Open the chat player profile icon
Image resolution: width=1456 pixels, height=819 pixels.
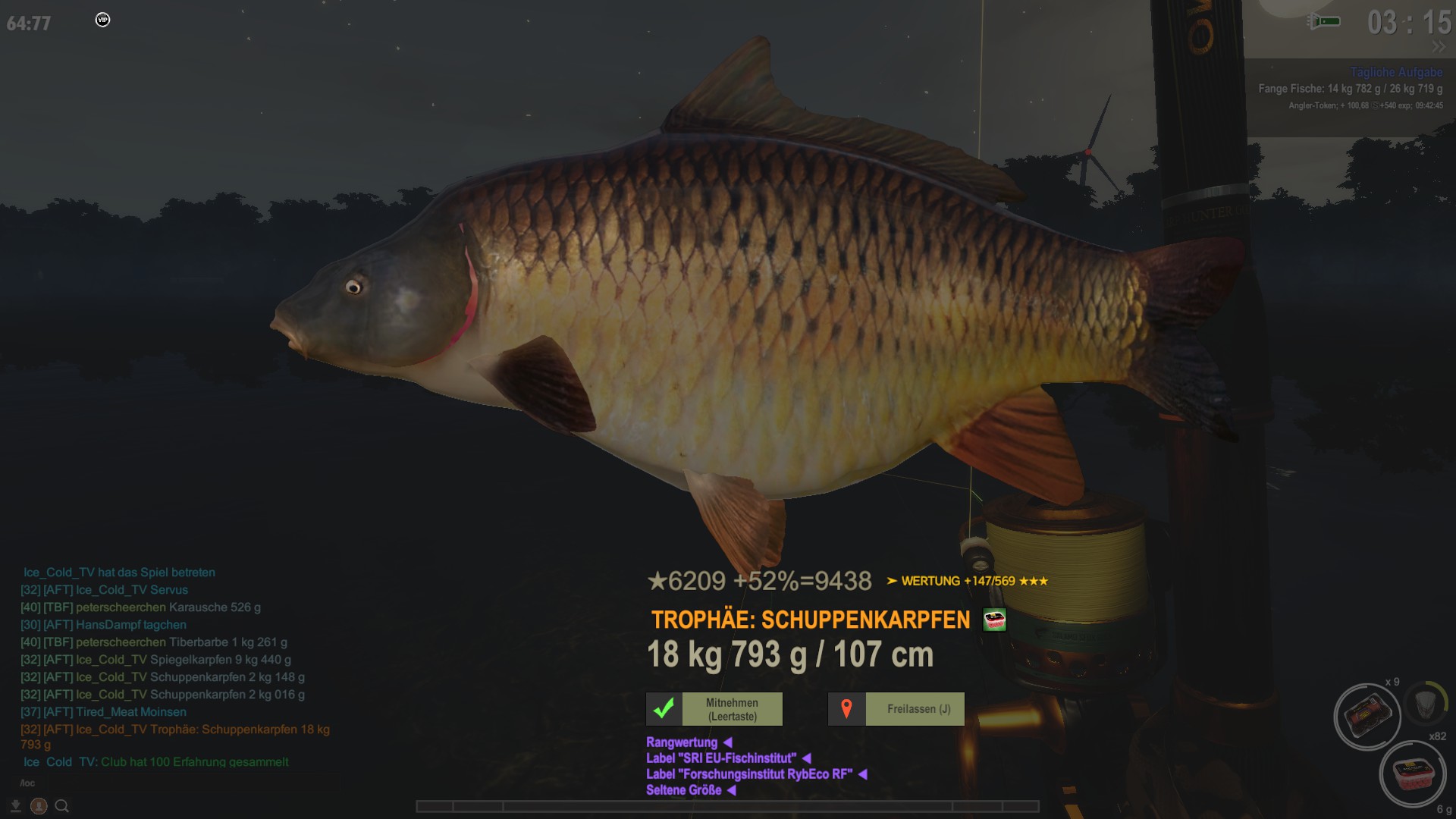(39, 806)
